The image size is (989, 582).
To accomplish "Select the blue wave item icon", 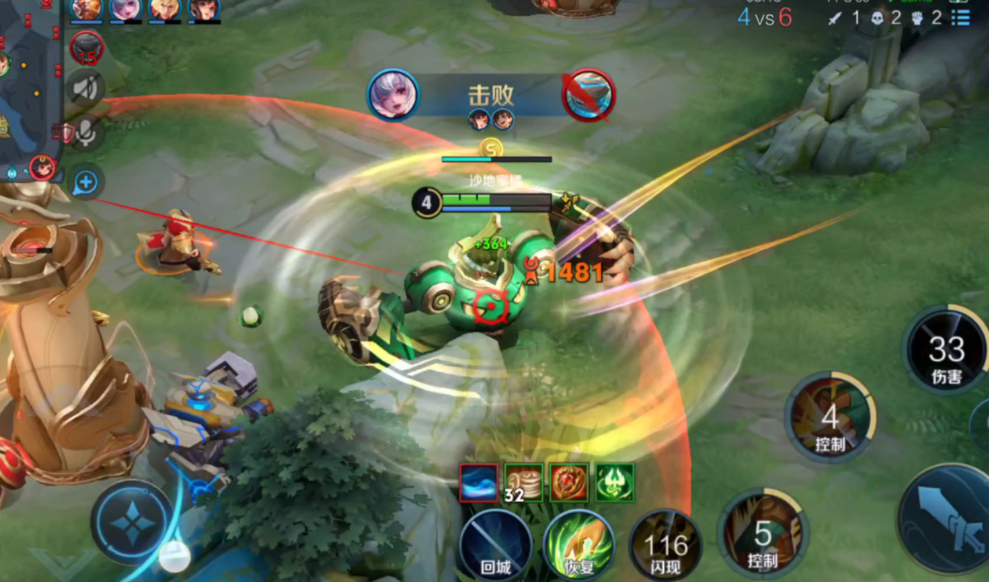I will [x=479, y=482].
